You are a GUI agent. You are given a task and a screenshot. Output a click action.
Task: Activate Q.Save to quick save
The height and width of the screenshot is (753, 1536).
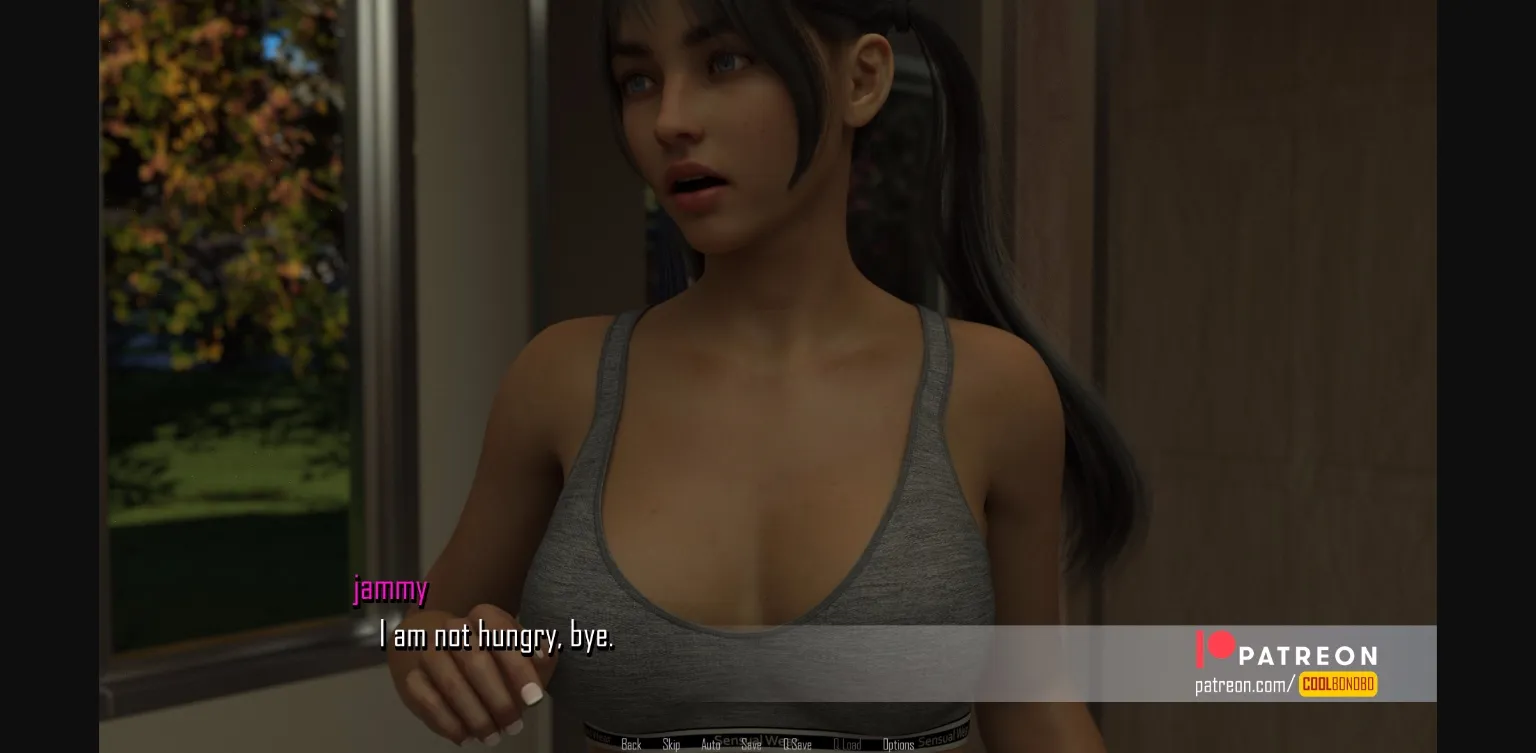click(x=797, y=745)
